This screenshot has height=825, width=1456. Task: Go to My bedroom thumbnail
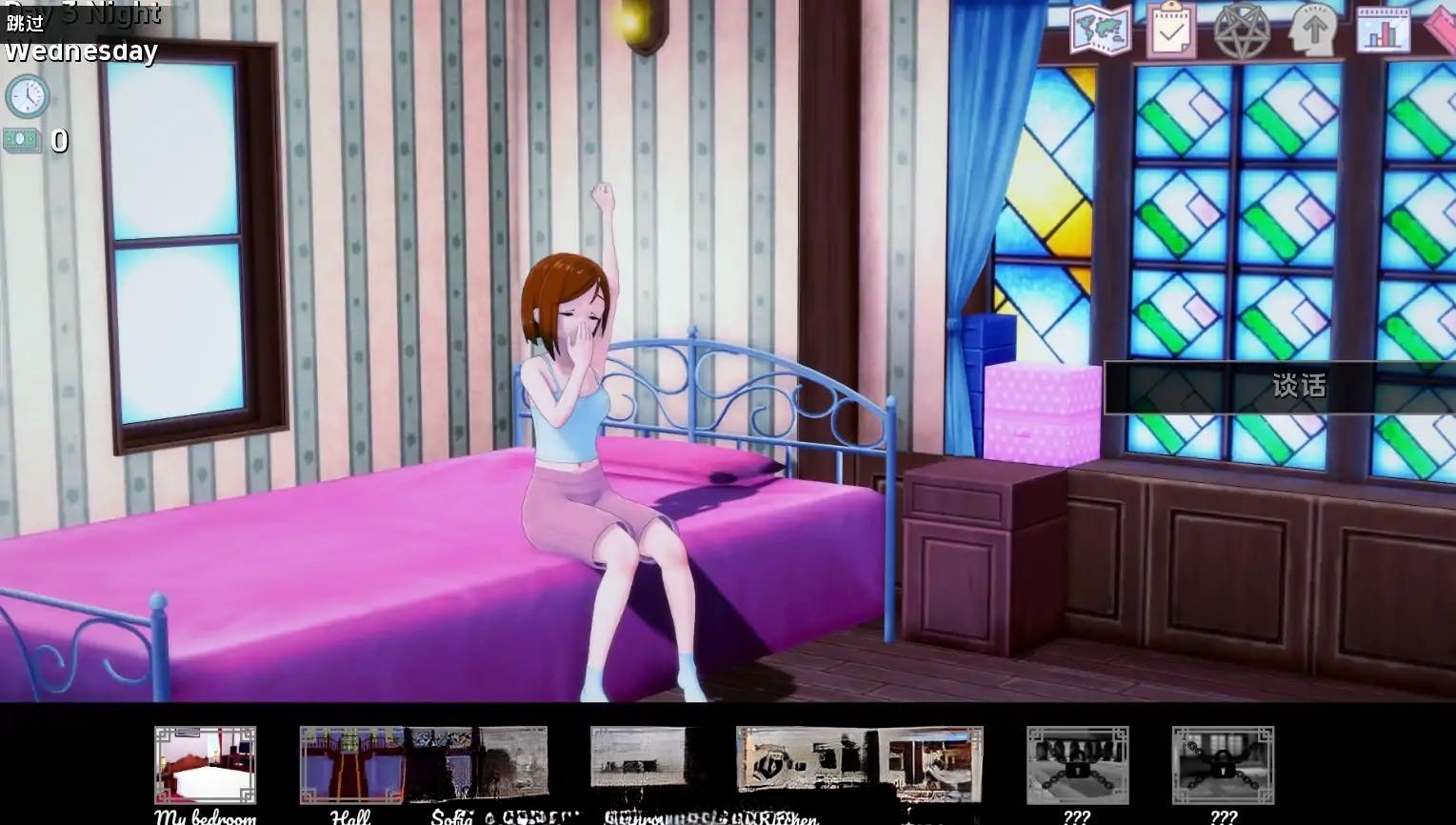(x=205, y=766)
